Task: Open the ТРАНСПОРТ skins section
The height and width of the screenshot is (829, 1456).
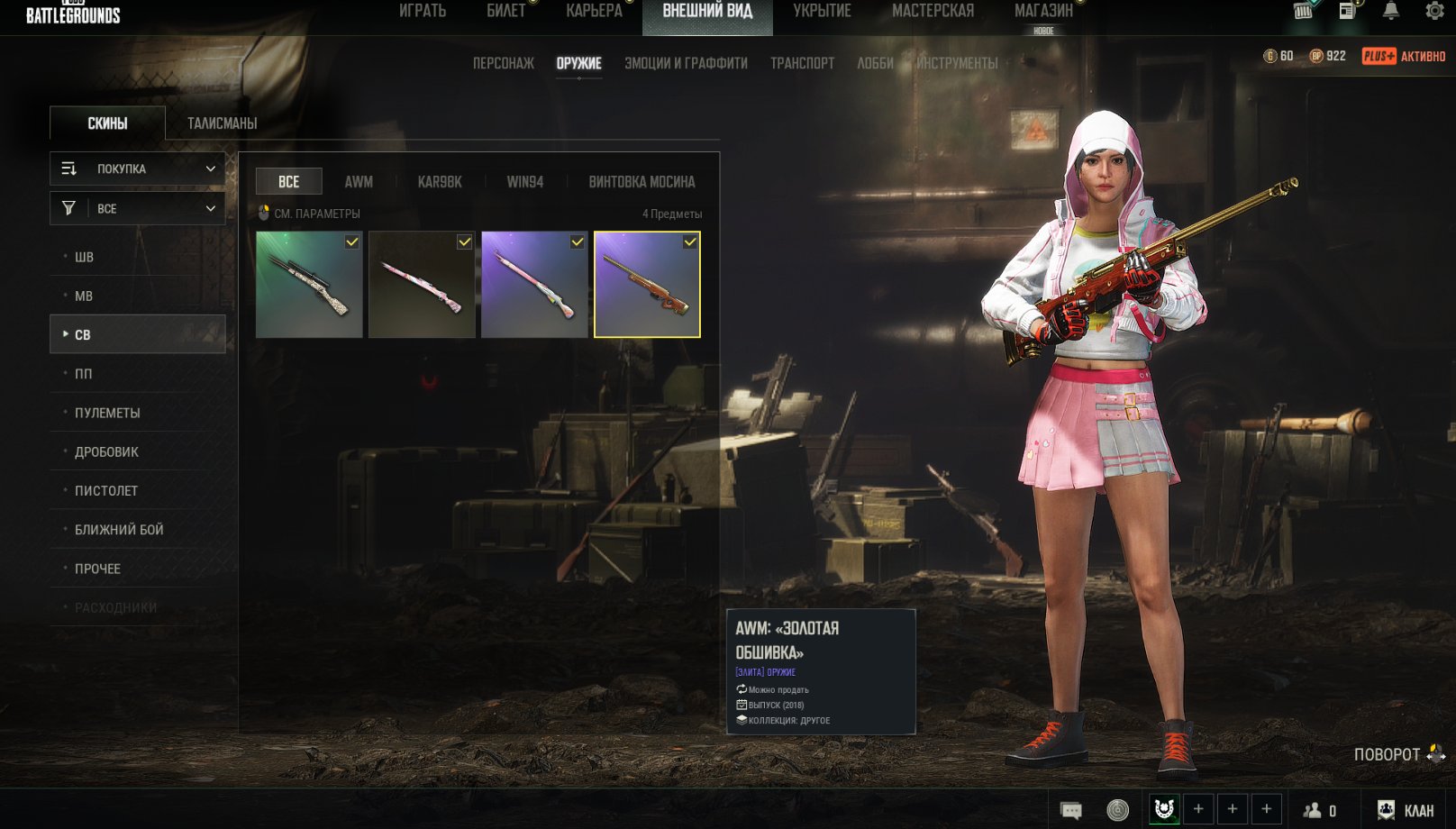Action: (x=802, y=63)
